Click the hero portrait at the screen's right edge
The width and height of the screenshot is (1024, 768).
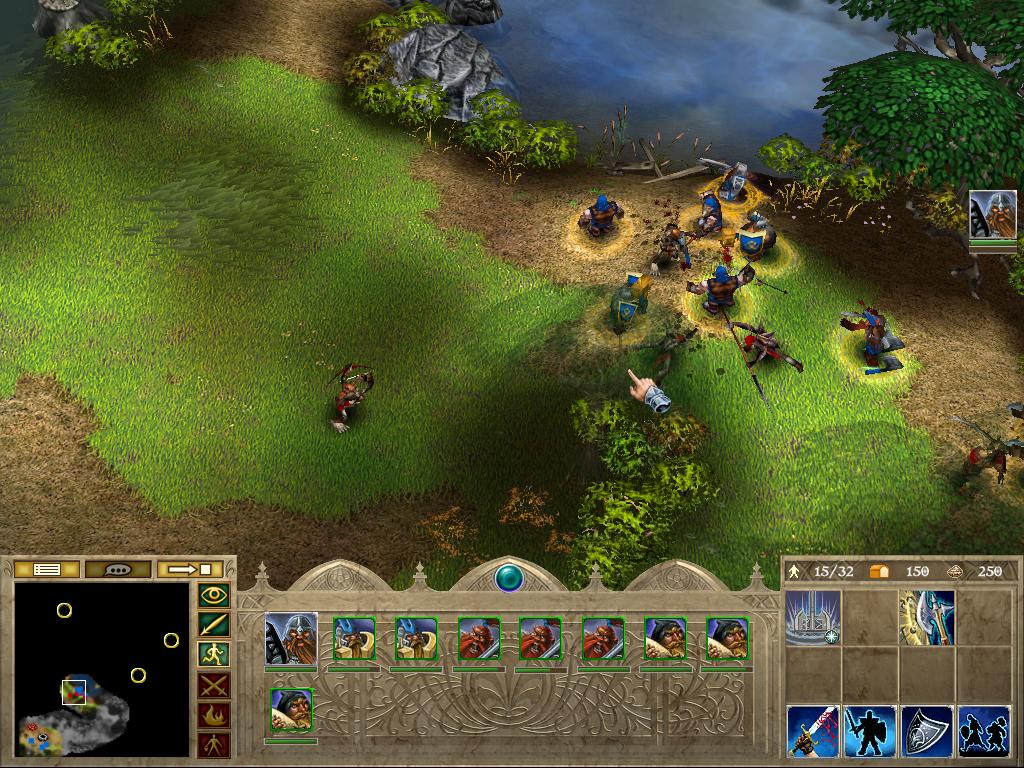pos(992,215)
